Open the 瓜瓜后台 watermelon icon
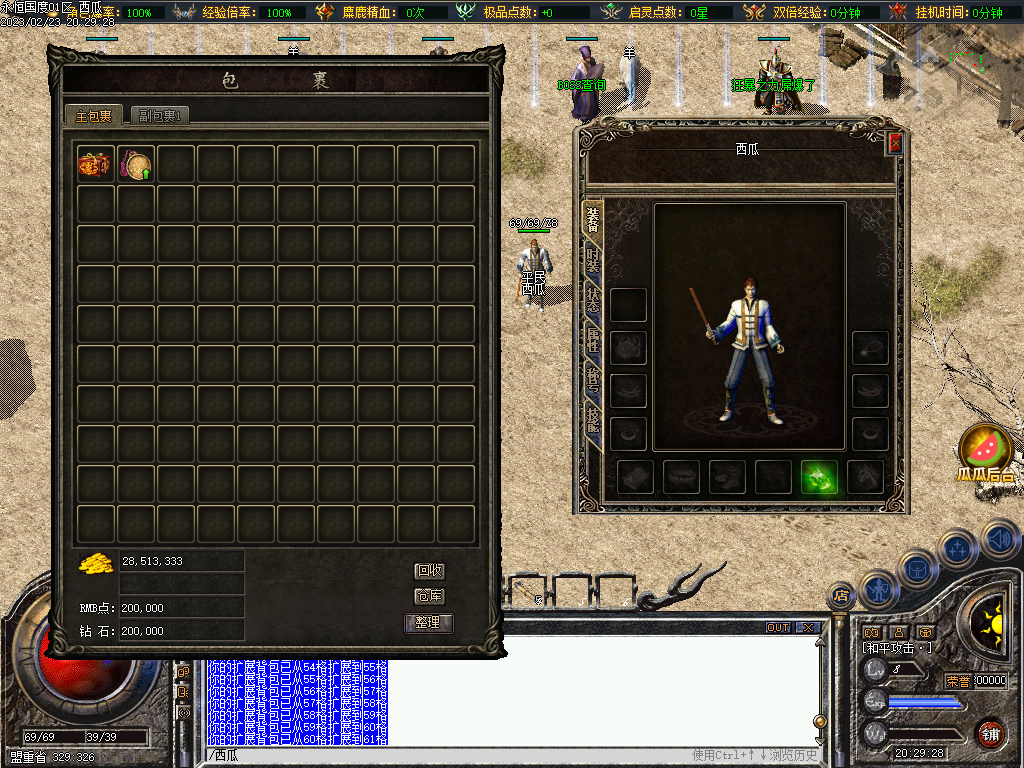The height and width of the screenshot is (768, 1024). tap(985, 450)
